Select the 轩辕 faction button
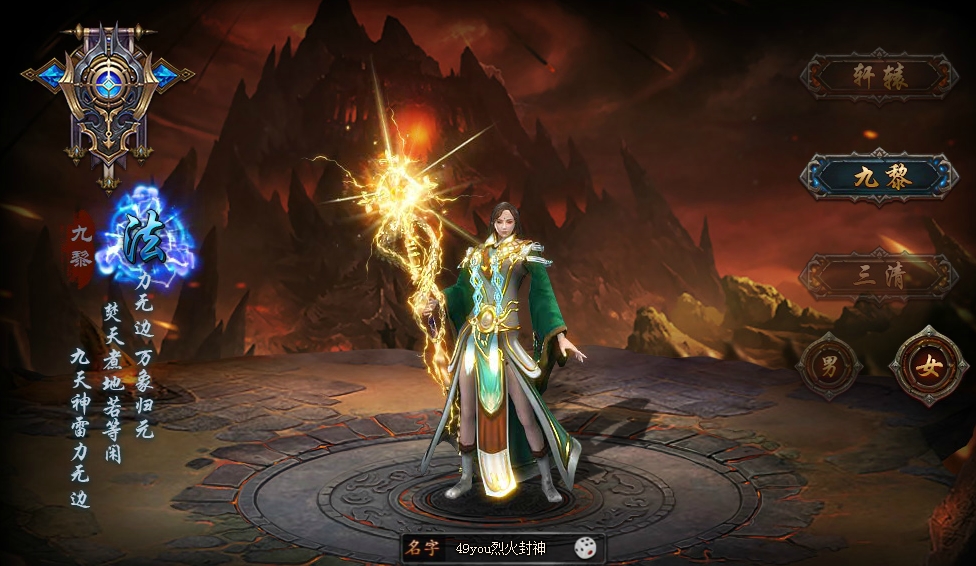The width and height of the screenshot is (976, 566). 879,77
